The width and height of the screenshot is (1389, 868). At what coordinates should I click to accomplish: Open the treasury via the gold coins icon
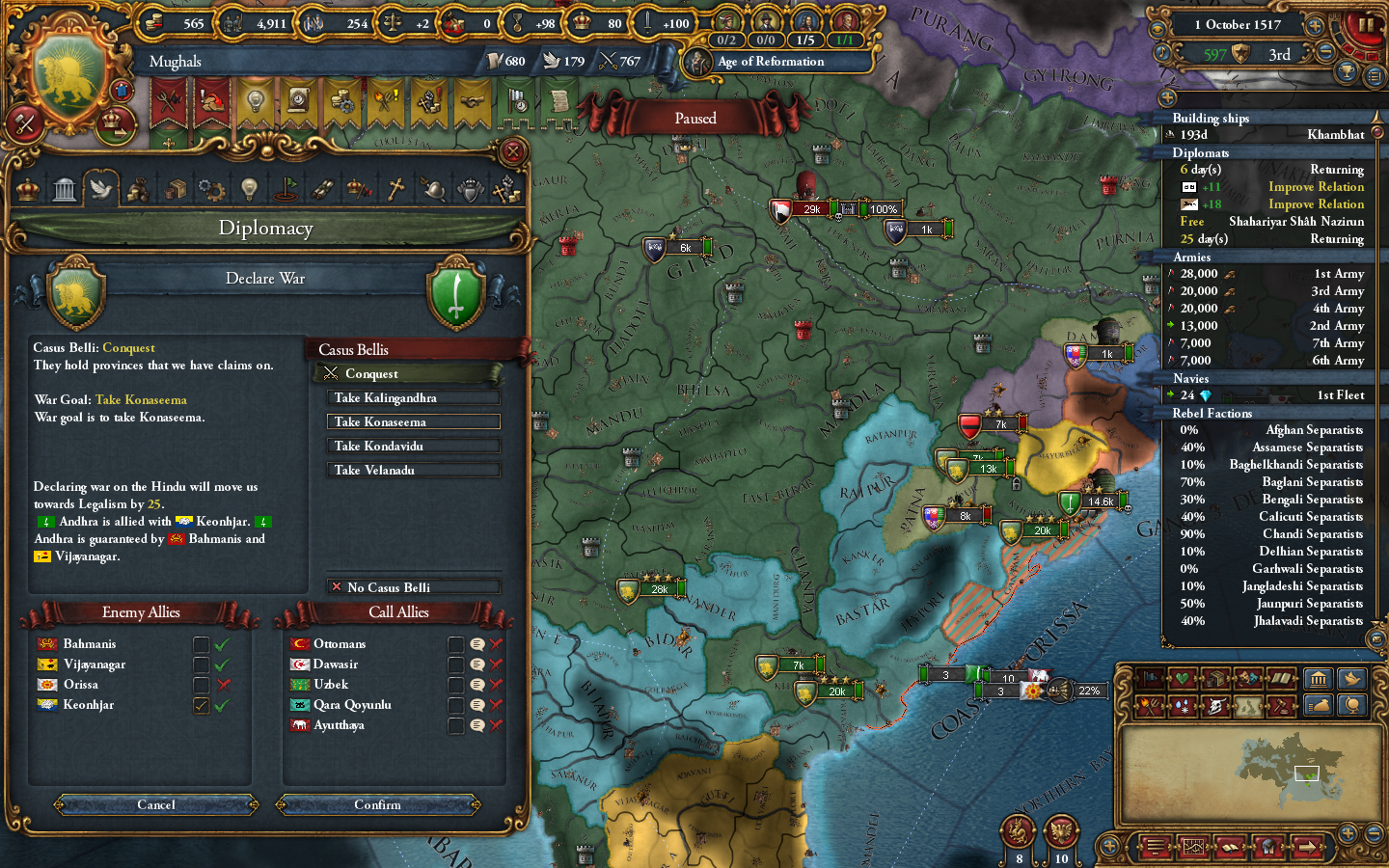(x=154, y=21)
